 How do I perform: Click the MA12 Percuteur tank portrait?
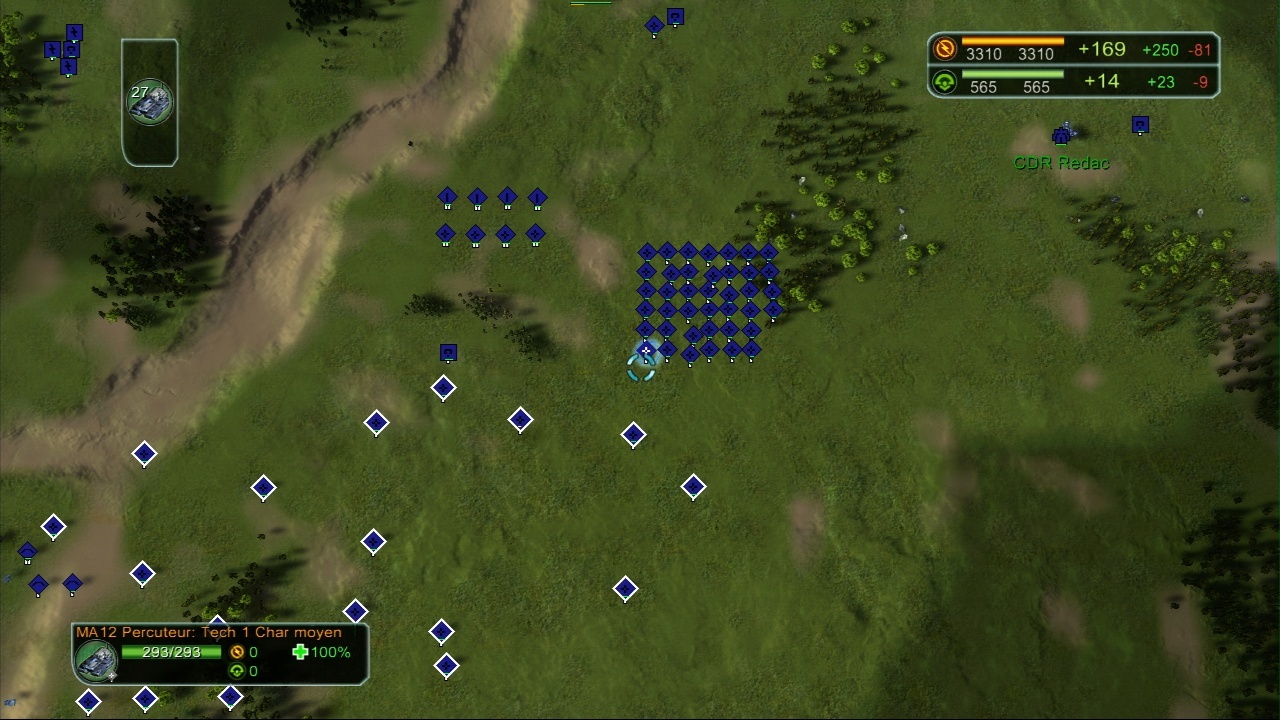97,660
